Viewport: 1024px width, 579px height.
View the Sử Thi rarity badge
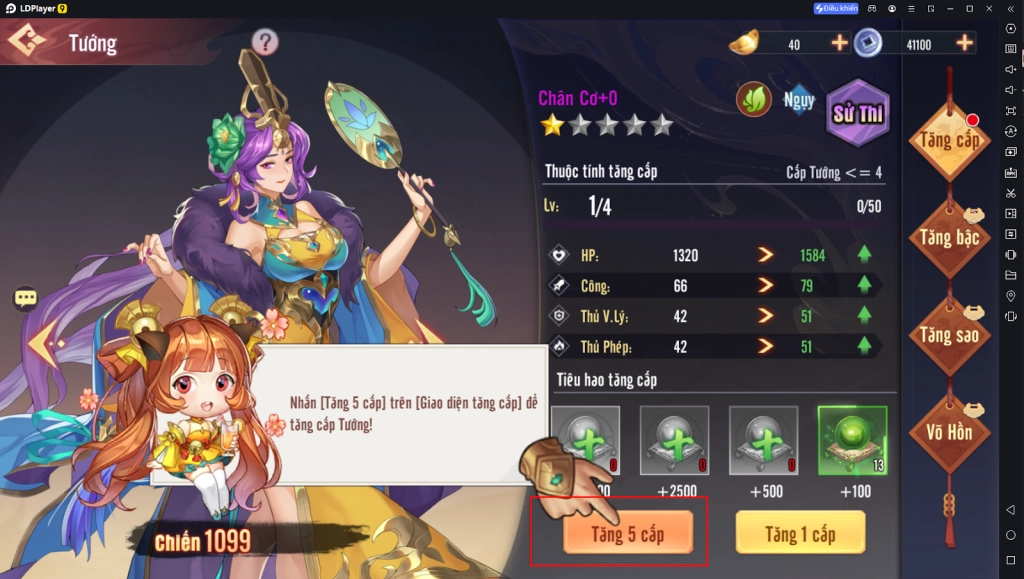point(857,113)
